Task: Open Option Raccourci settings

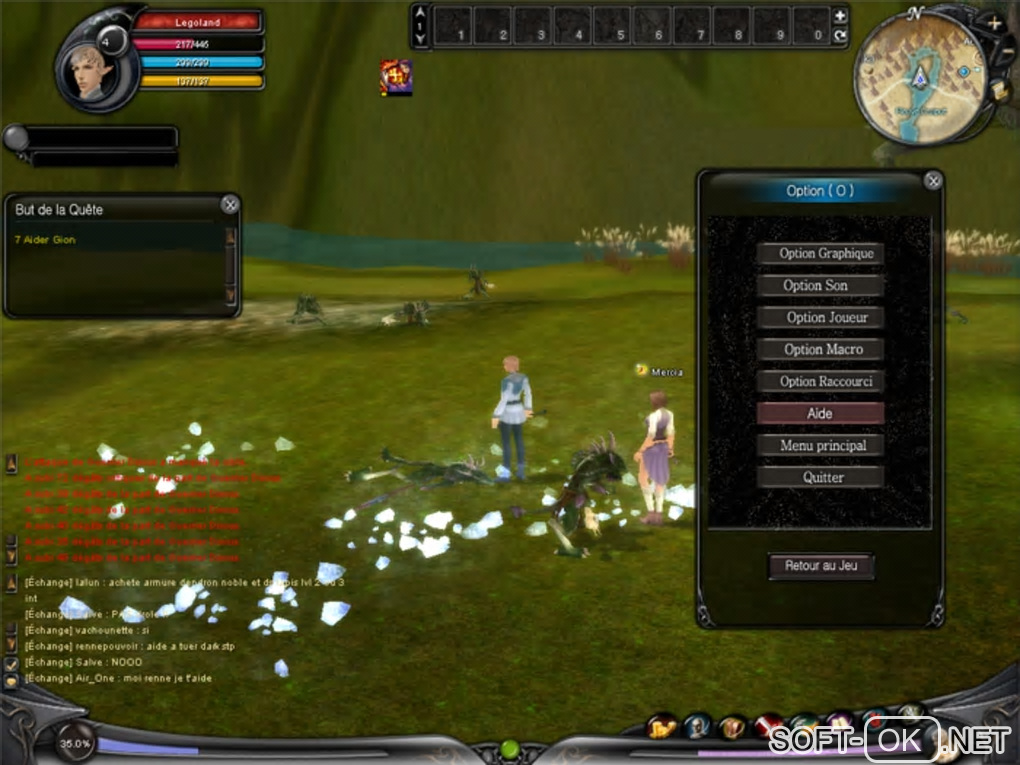Action: pos(820,382)
